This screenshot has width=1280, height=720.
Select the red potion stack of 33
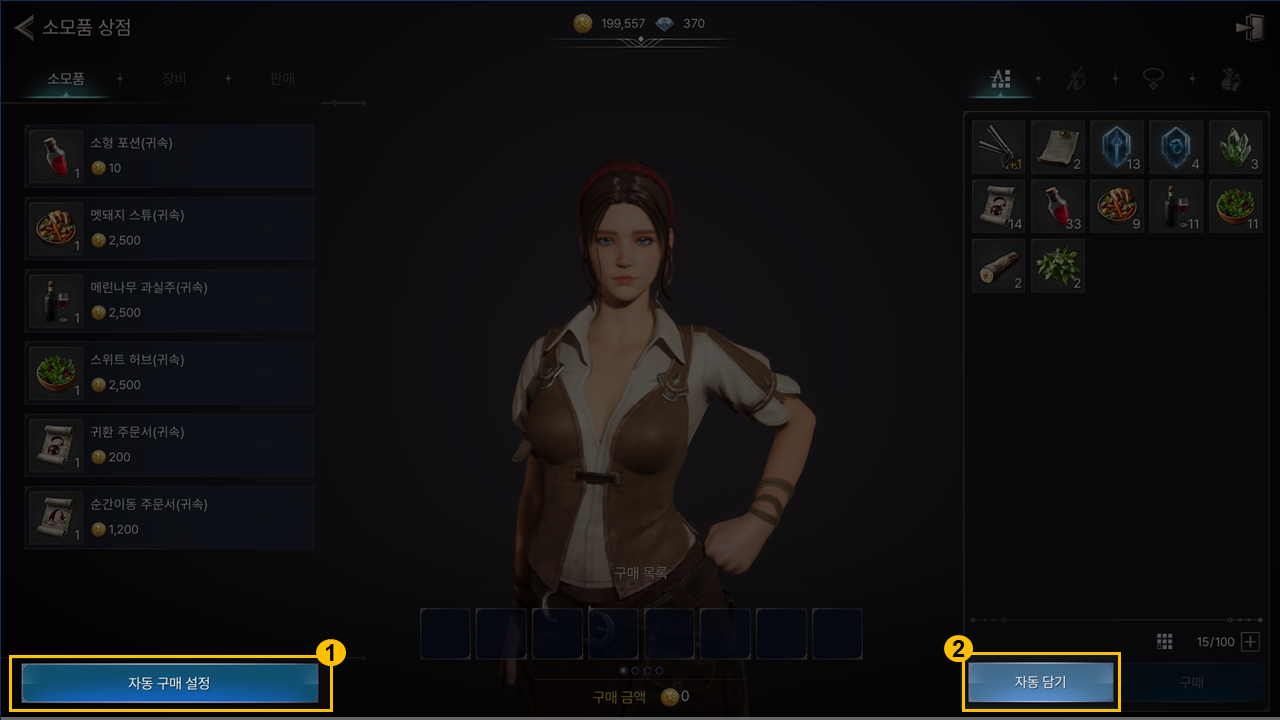1058,207
